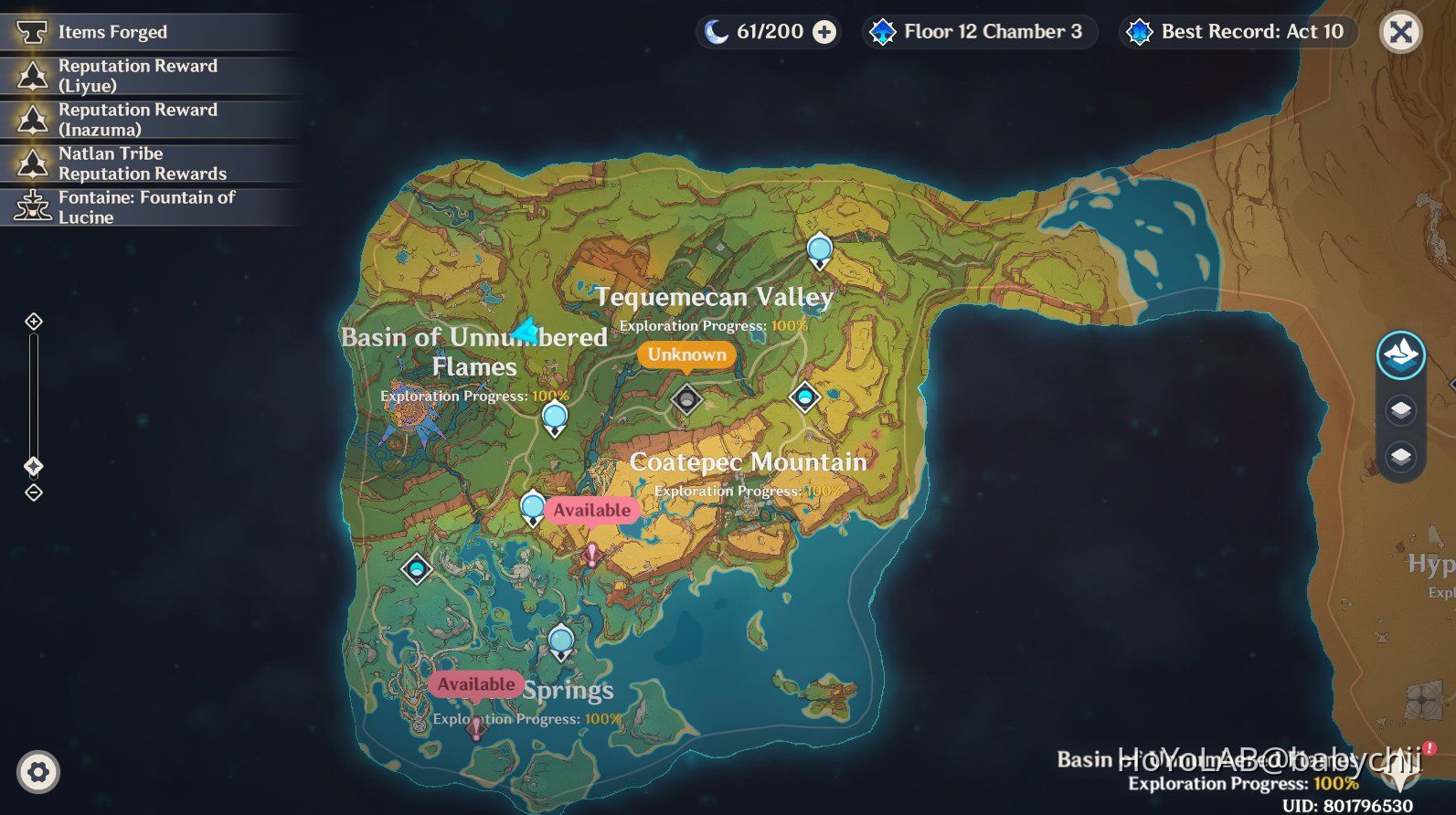
Task: Click the Available tag near Springs
Action: tap(476, 684)
